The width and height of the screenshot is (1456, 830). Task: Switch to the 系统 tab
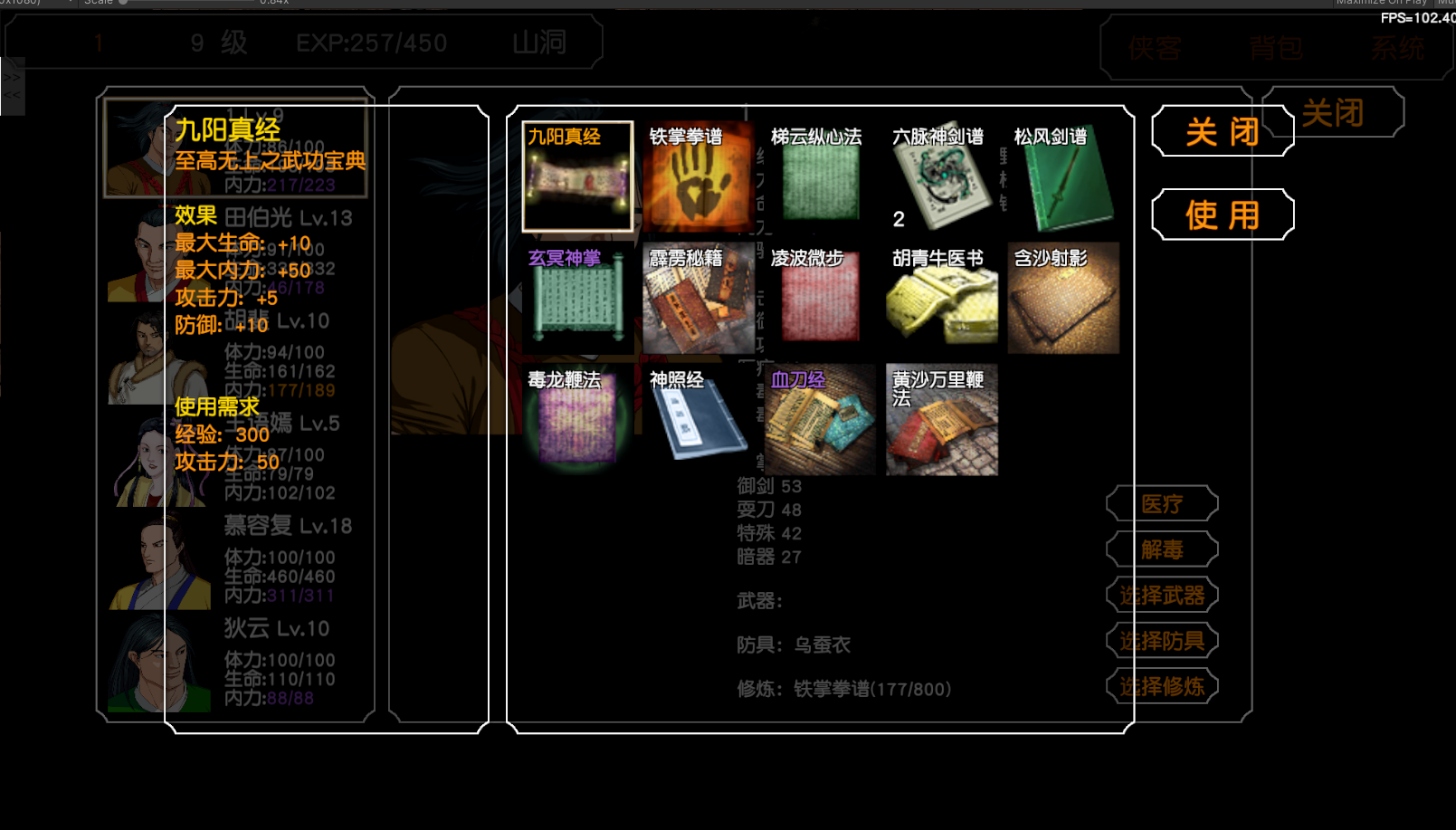(x=1396, y=50)
